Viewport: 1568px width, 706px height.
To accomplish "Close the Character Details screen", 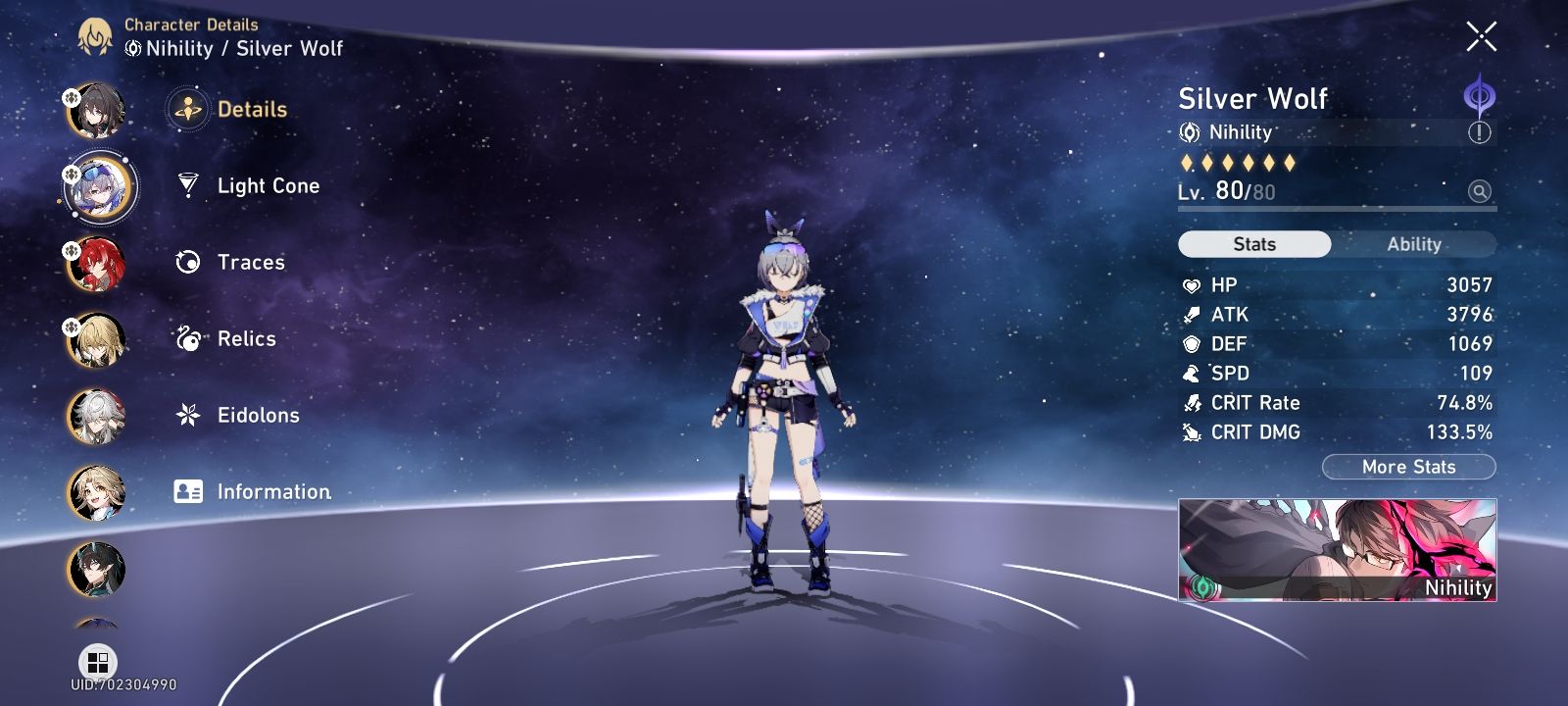I will pyautogui.click(x=1480, y=37).
